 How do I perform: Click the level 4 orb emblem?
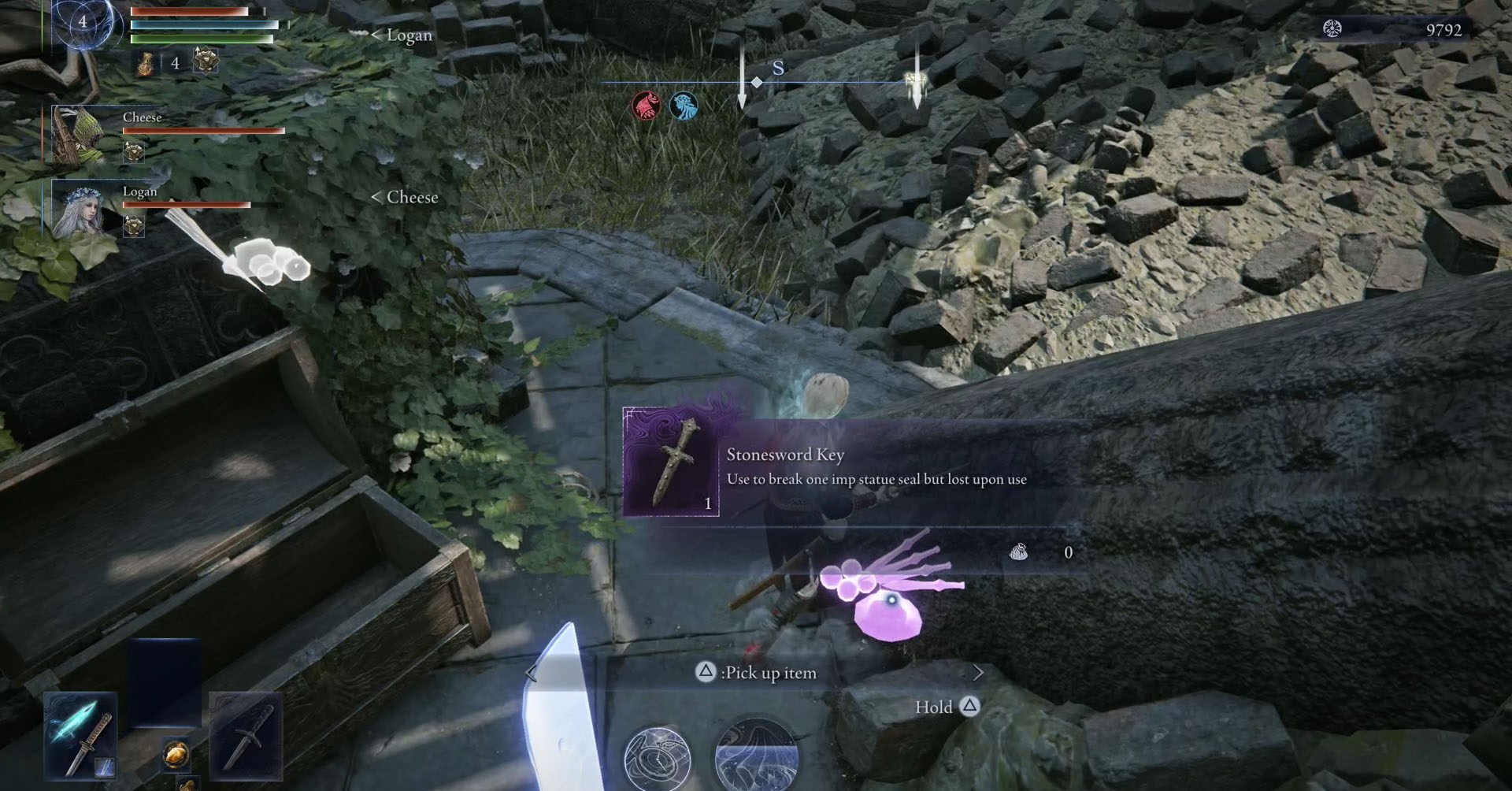(83, 24)
